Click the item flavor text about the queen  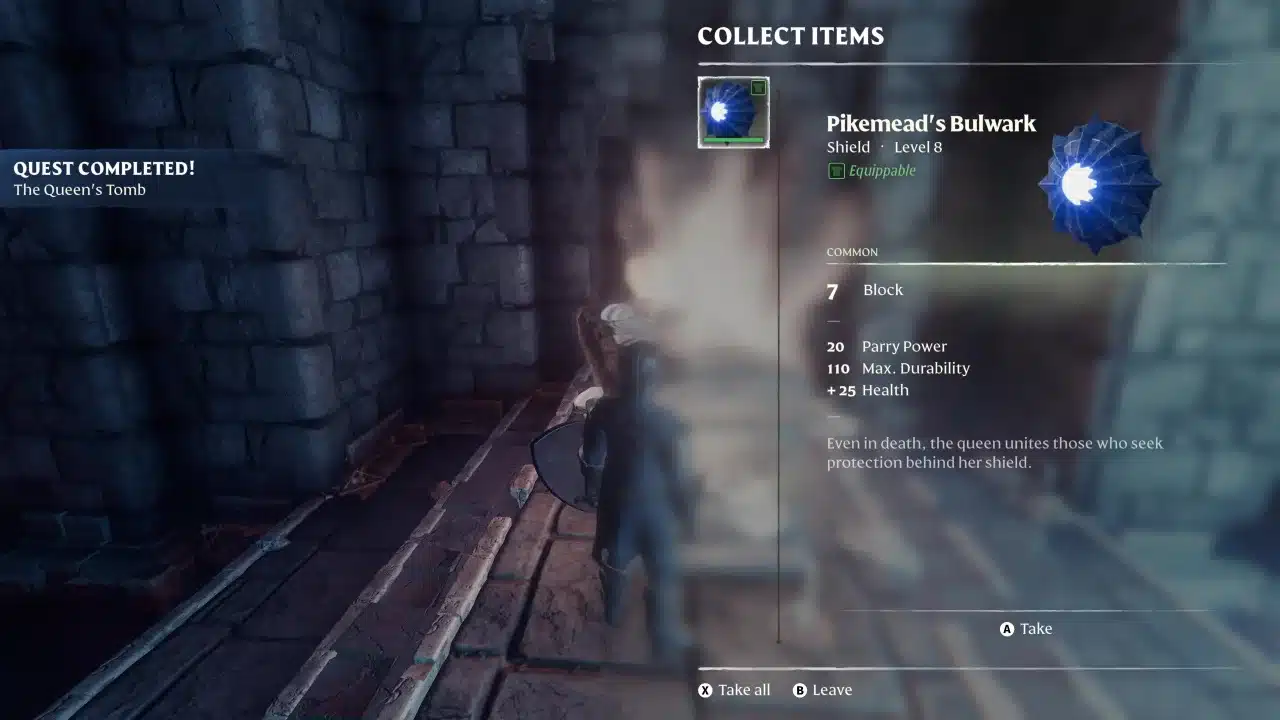pos(994,452)
